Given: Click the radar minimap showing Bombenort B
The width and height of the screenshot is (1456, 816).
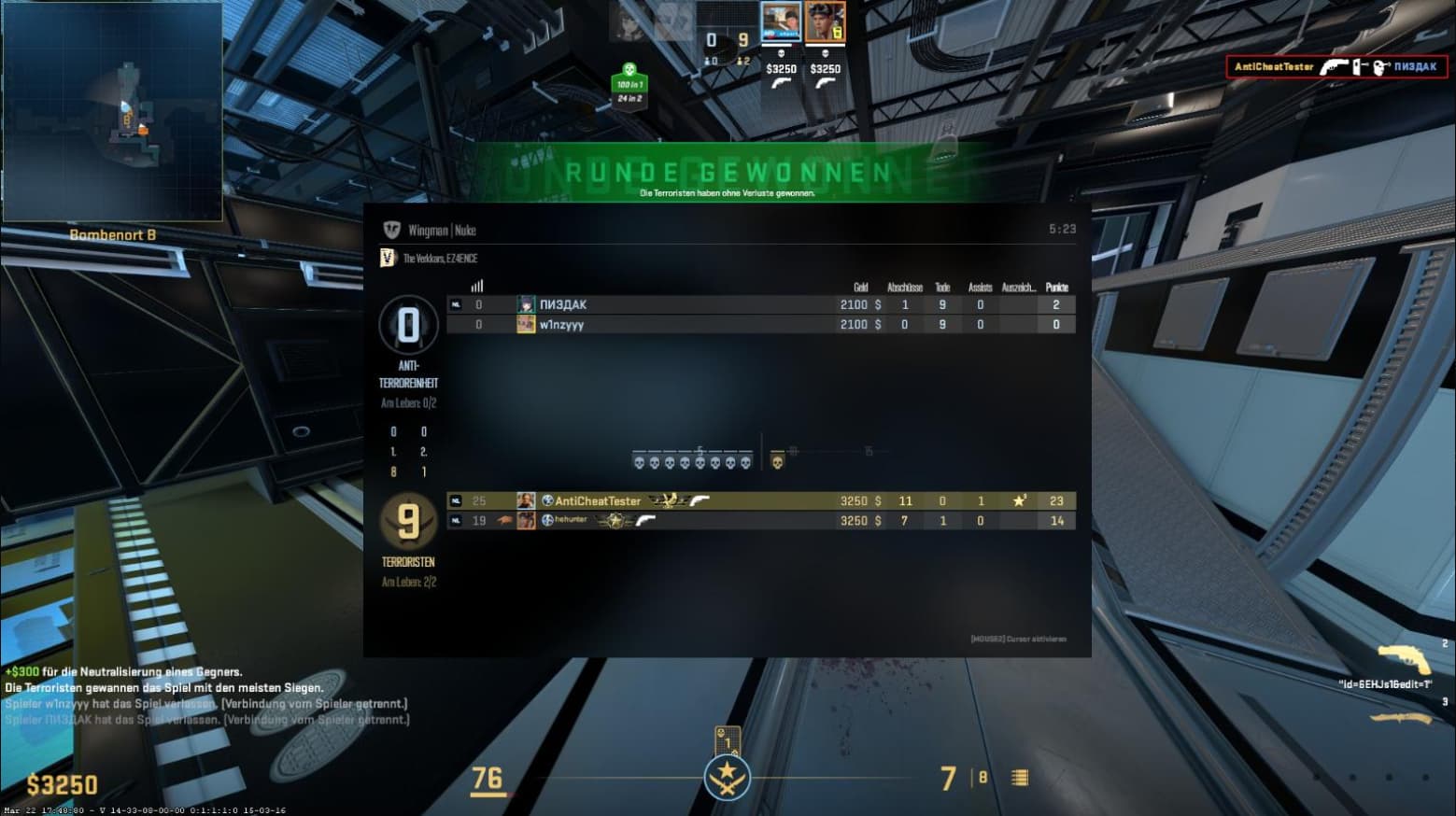Looking at the screenshot, I should click(x=112, y=112).
